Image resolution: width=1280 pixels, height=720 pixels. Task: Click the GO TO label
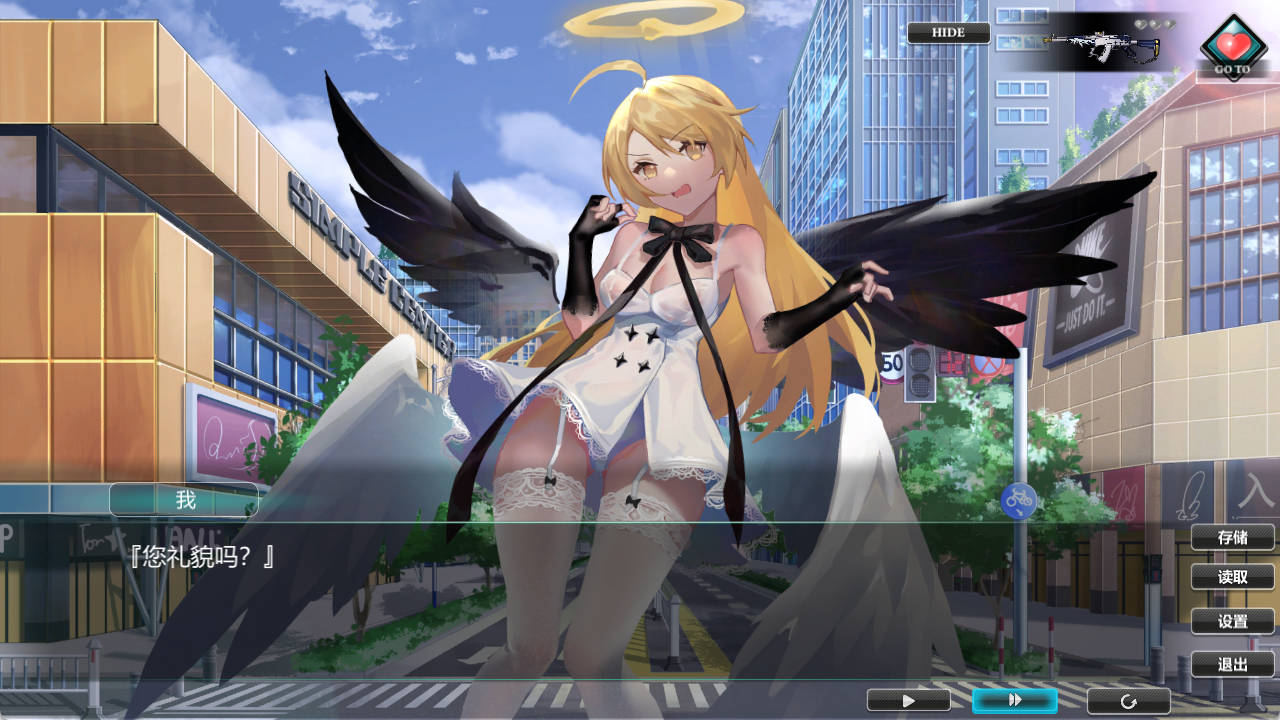click(x=1233, y=69)
